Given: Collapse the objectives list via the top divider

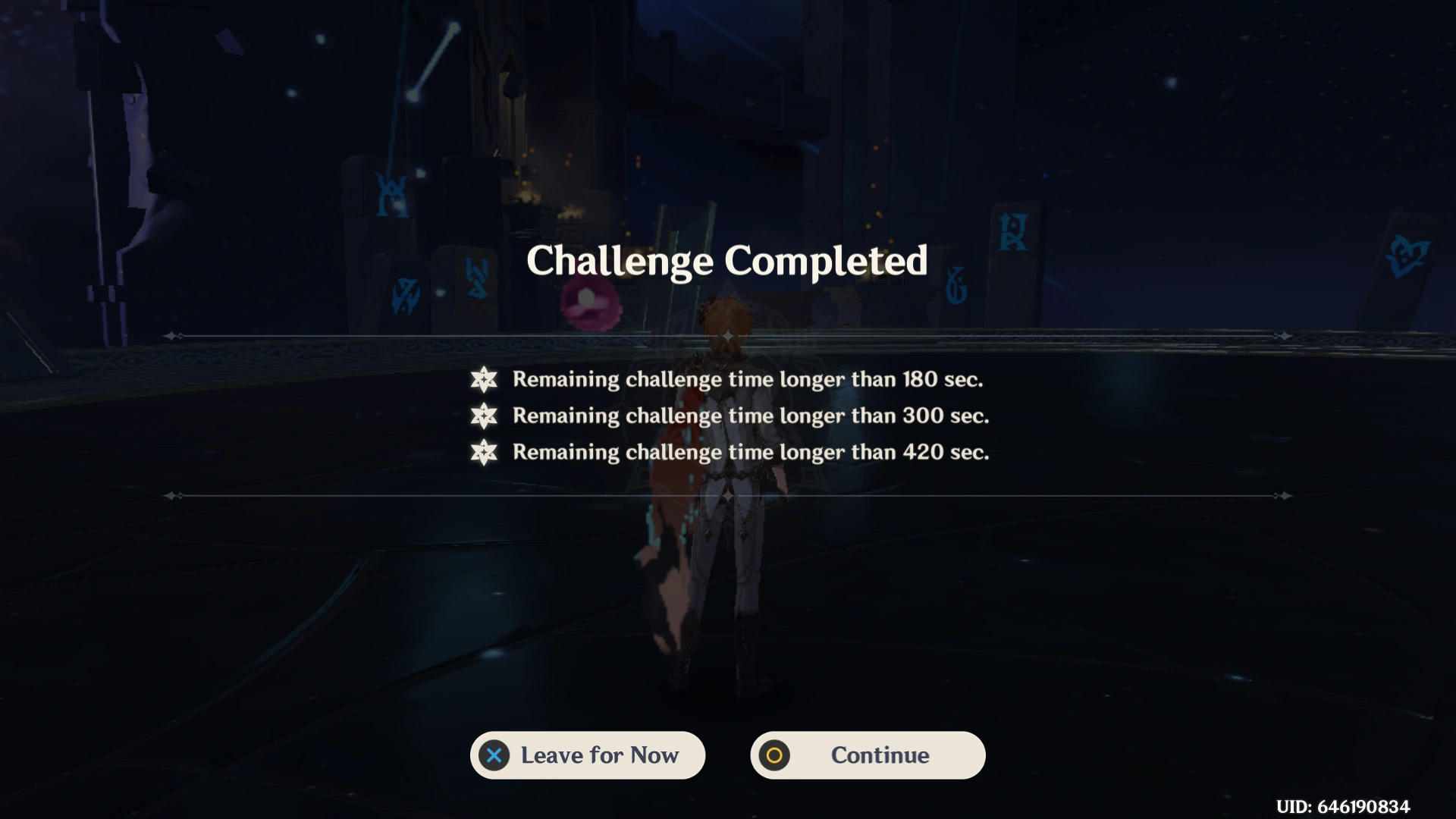Looking at the screenshot, I should pyautogui.click(x=728, y=334).
